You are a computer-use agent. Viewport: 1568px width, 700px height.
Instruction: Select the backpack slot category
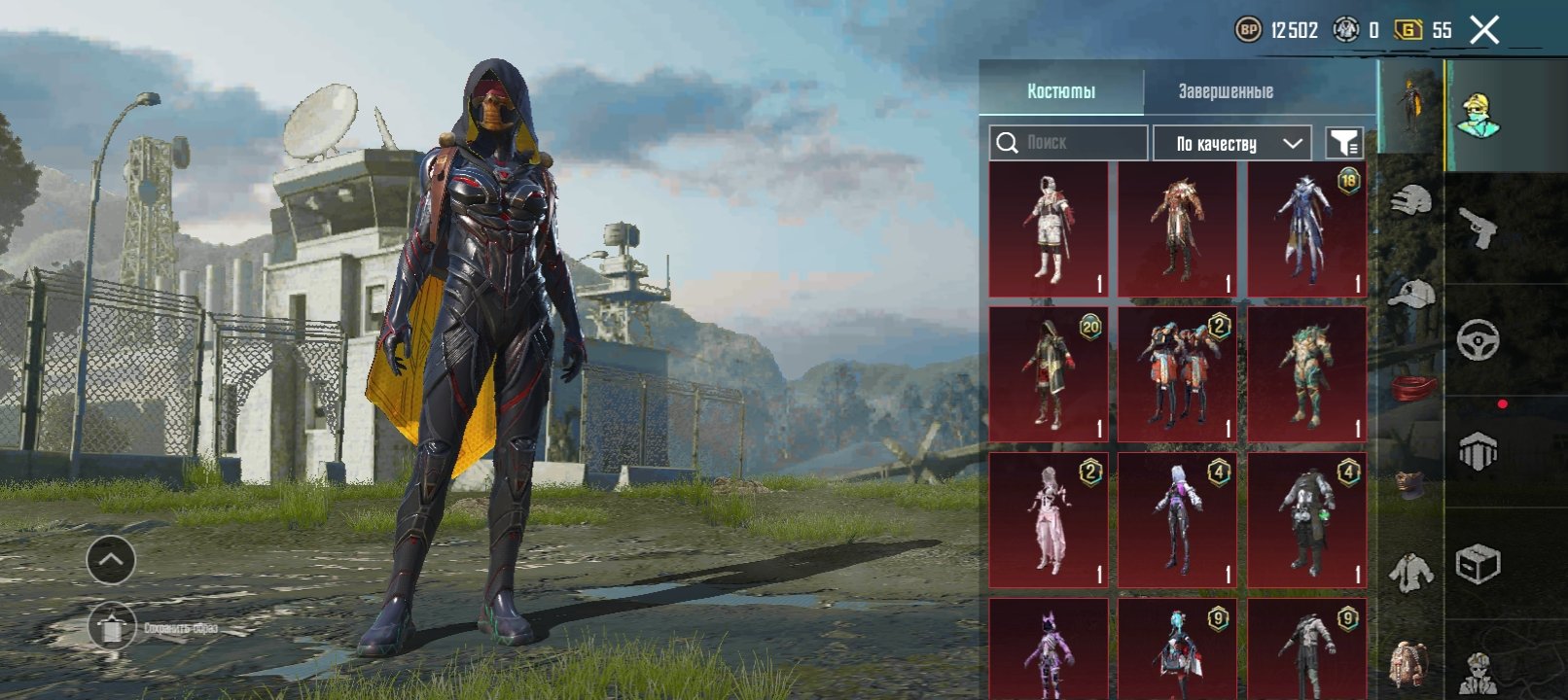[x=1409, y=664]
